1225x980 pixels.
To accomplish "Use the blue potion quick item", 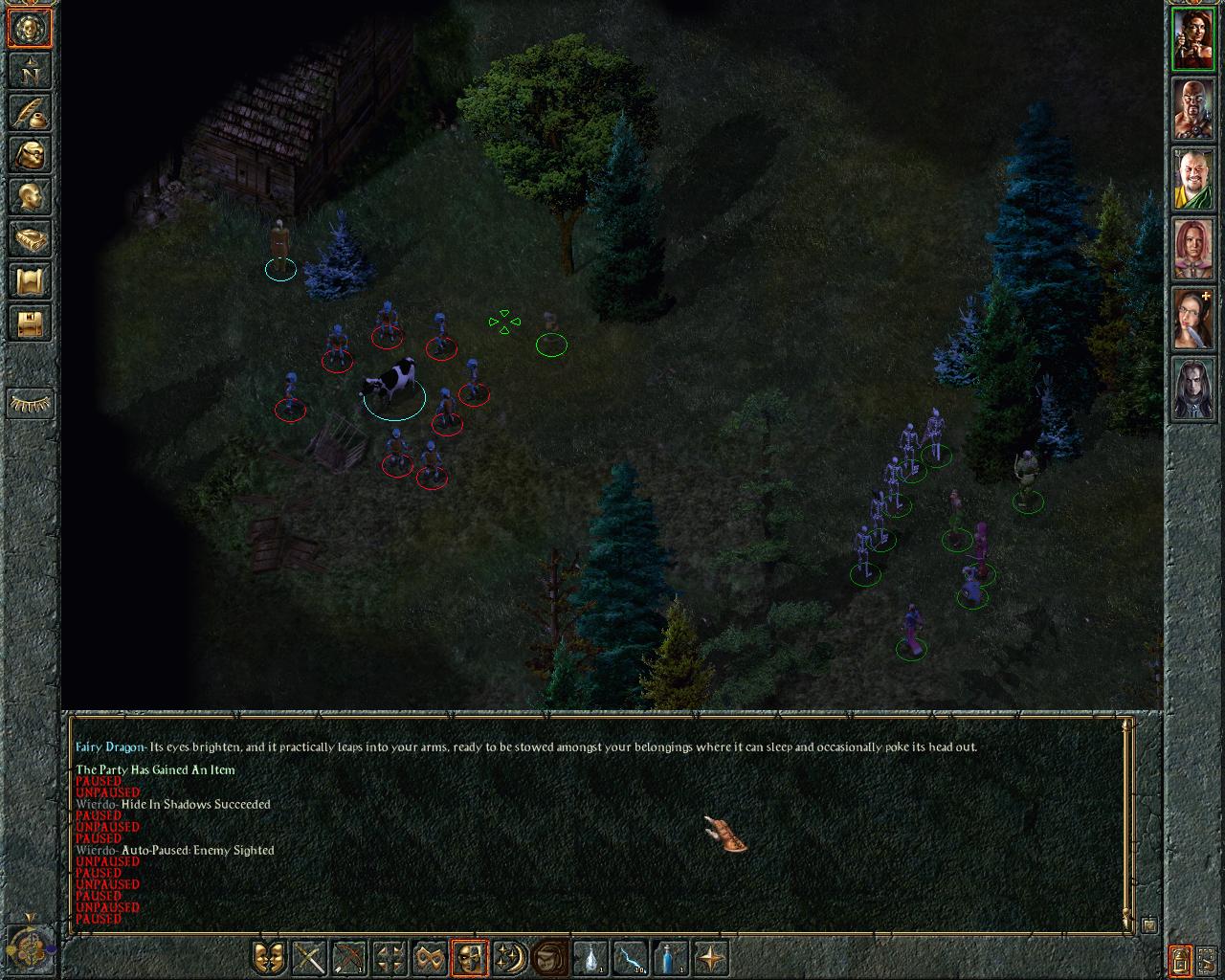I will 670,957.
